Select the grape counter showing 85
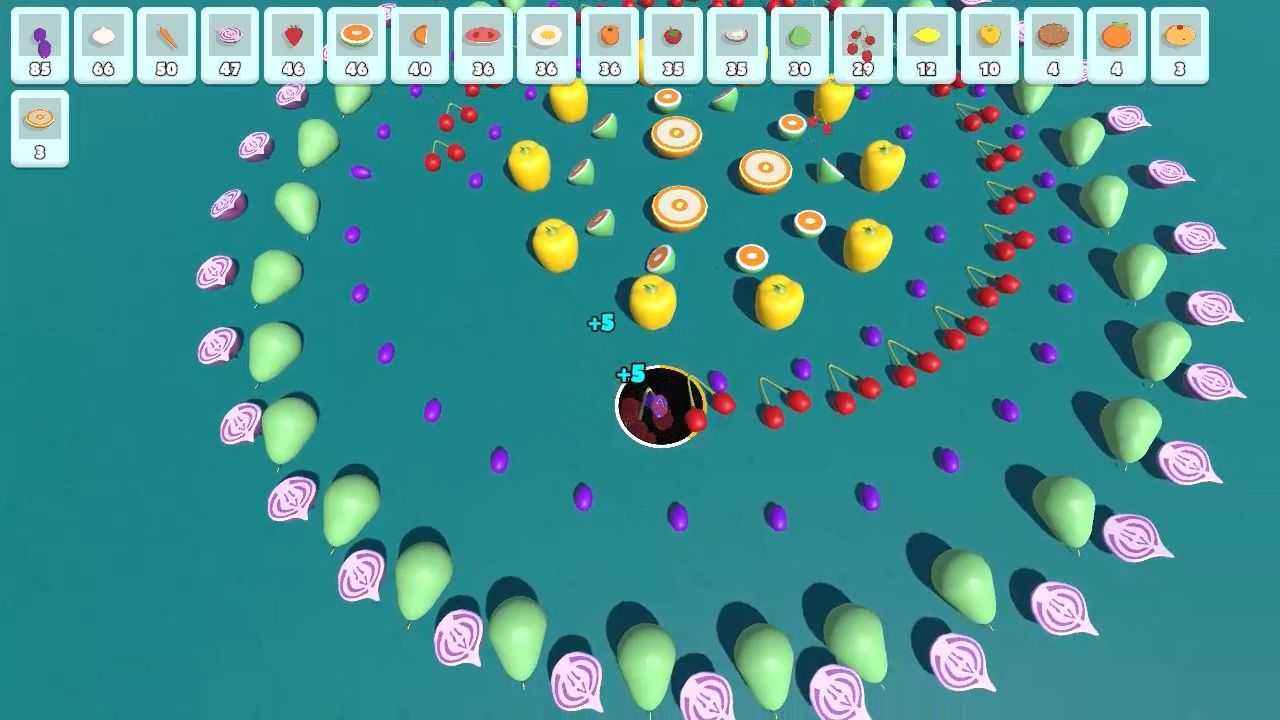The image size is (1280, 720). [39, 45]
